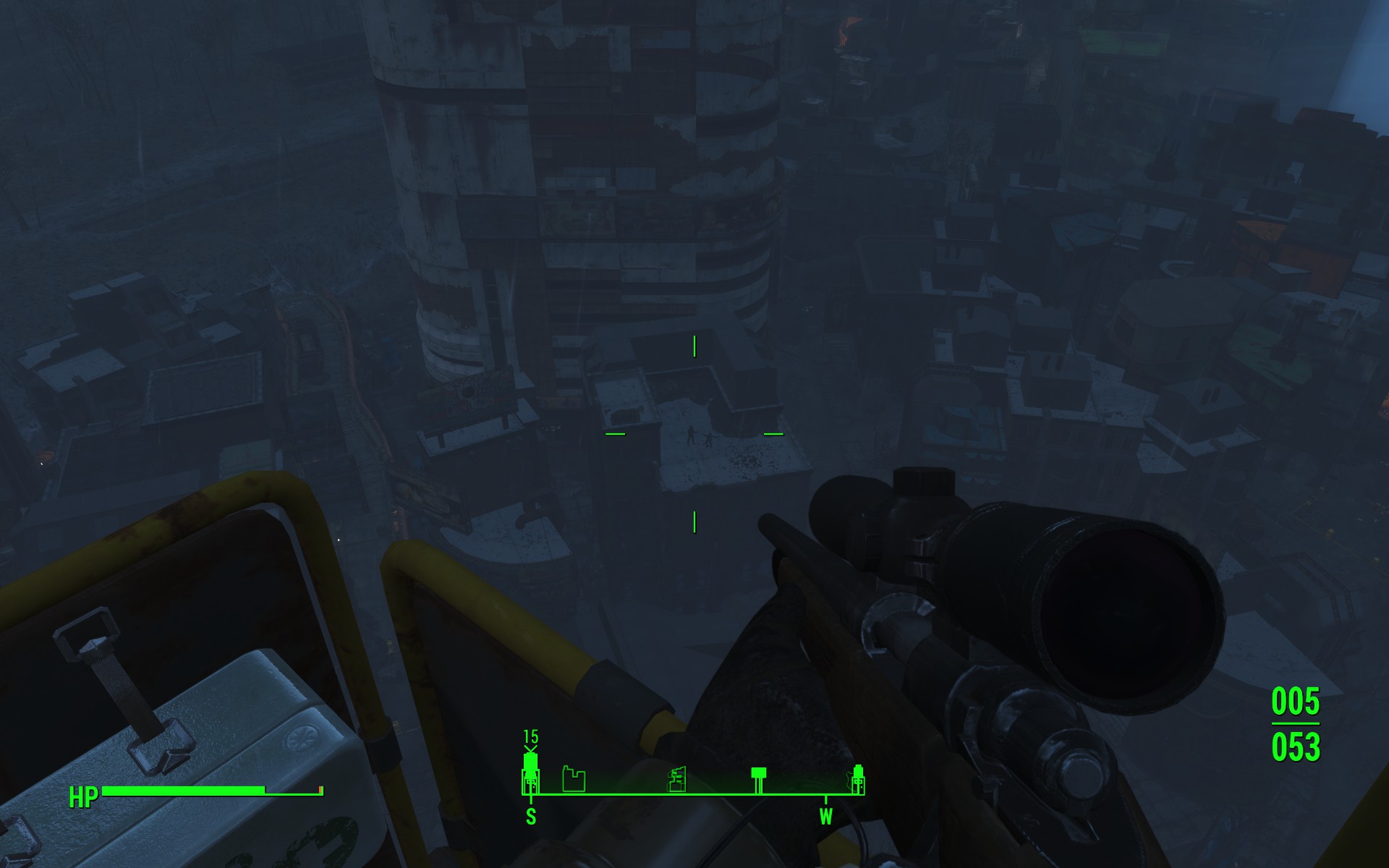Click the factory location marker on the compass
The width and height of the screenshot is (1389, 868).
(x=574, y=780)
